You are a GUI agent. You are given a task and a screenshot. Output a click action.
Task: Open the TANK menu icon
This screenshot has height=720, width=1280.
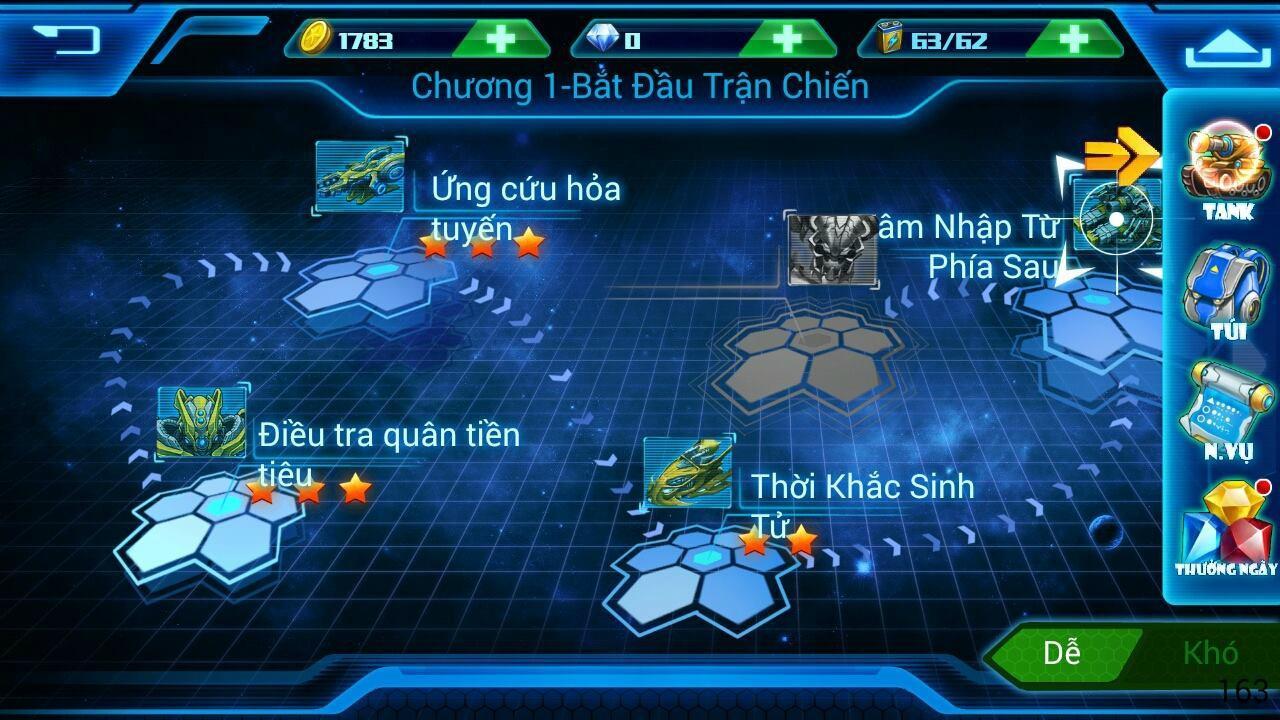(x=1224, y=165)
